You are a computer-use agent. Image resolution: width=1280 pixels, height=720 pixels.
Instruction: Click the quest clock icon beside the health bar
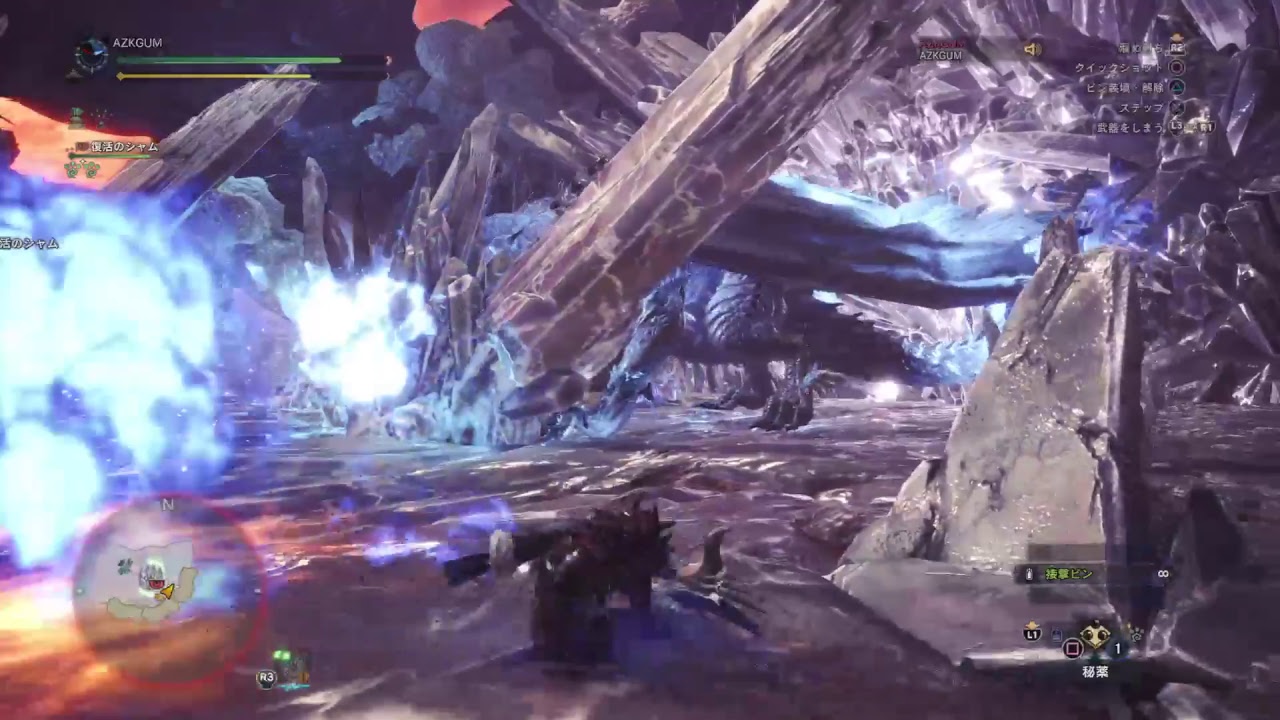coord(92,54)
